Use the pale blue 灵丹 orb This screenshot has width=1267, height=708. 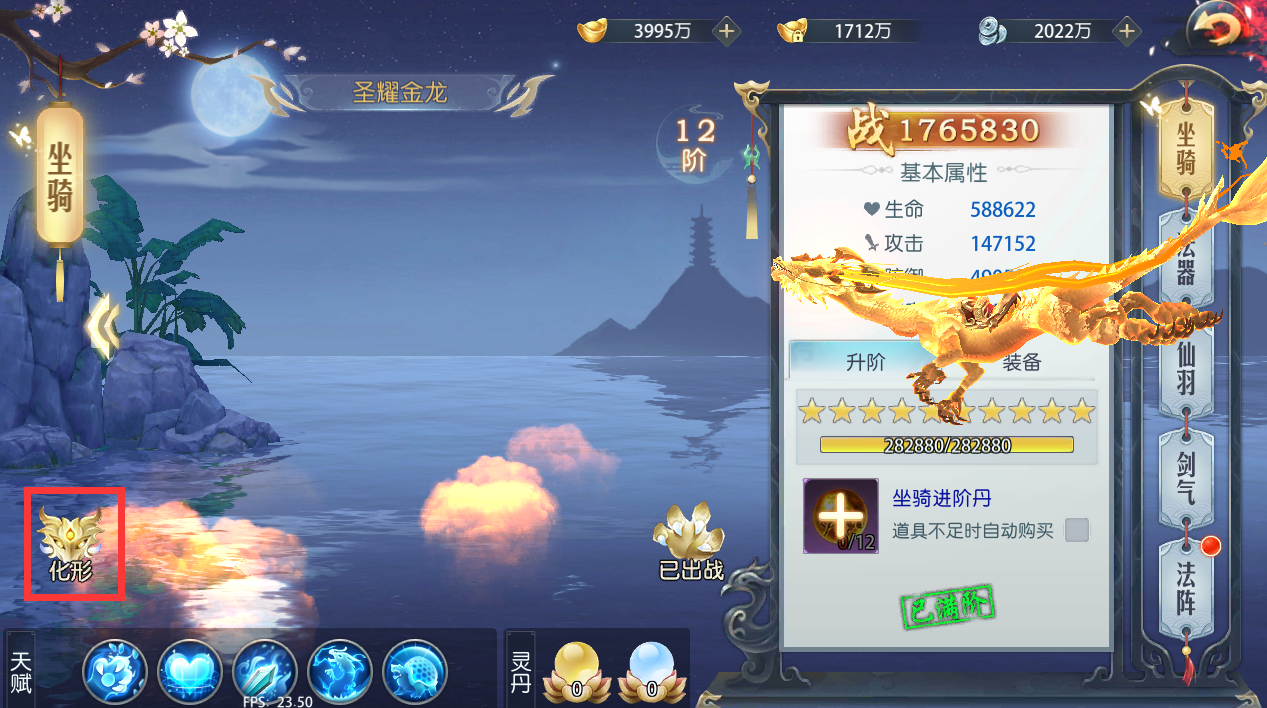[x=652, y=670]
